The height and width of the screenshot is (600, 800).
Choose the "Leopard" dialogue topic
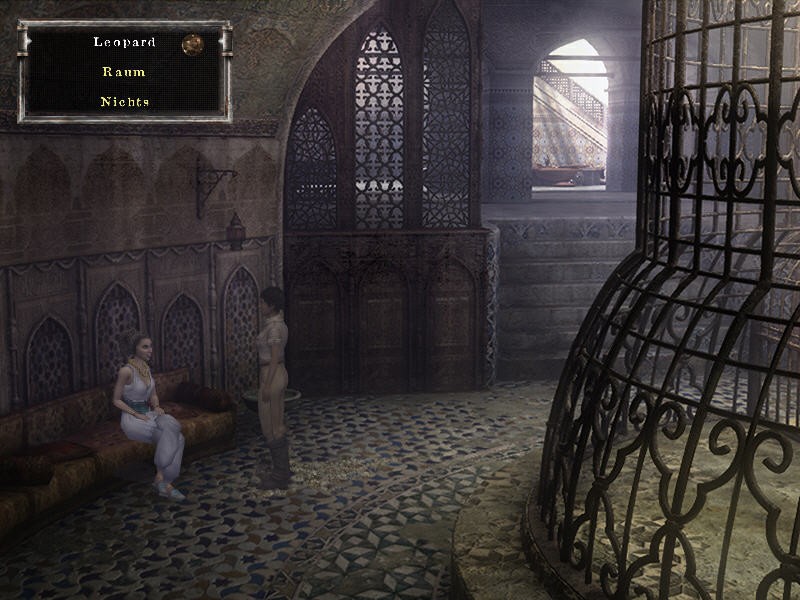pos(123,42)
